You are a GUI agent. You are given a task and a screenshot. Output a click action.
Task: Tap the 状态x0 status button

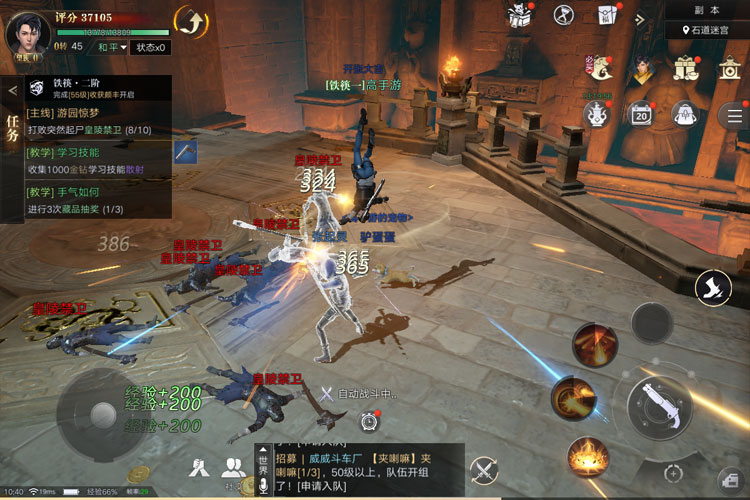152,47
